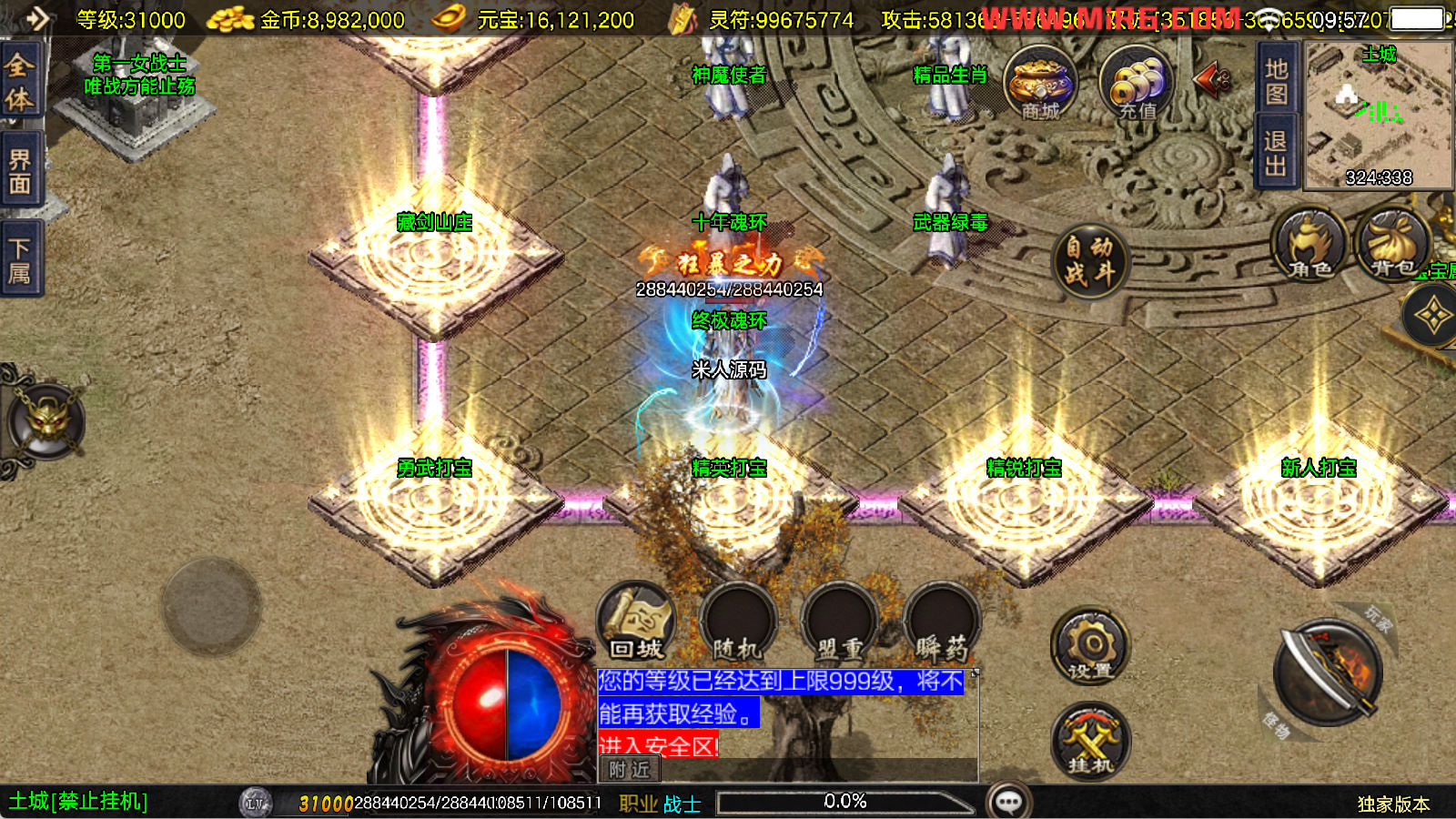Screen dimensions: 1456x819
Task: Tap the sword attack button
Action: point(1327,673)
